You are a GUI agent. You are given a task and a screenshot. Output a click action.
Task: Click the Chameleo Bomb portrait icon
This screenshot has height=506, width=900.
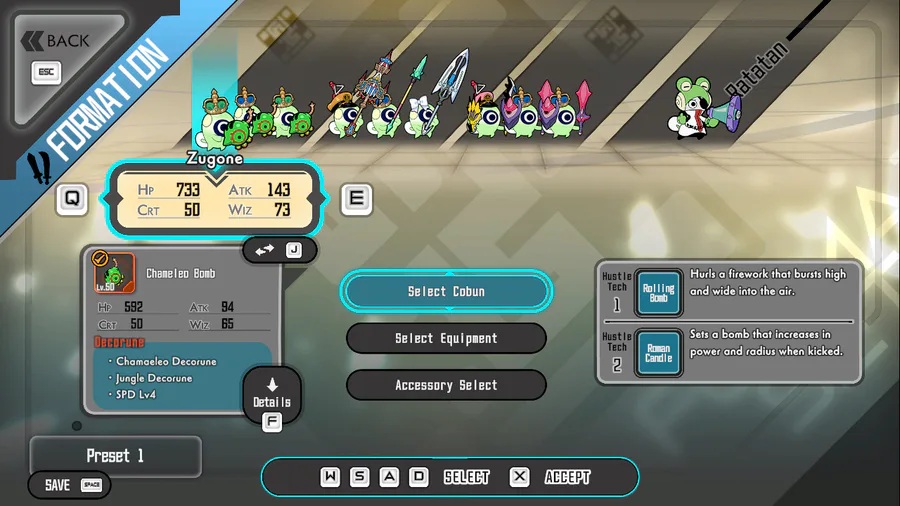[114, 273]
